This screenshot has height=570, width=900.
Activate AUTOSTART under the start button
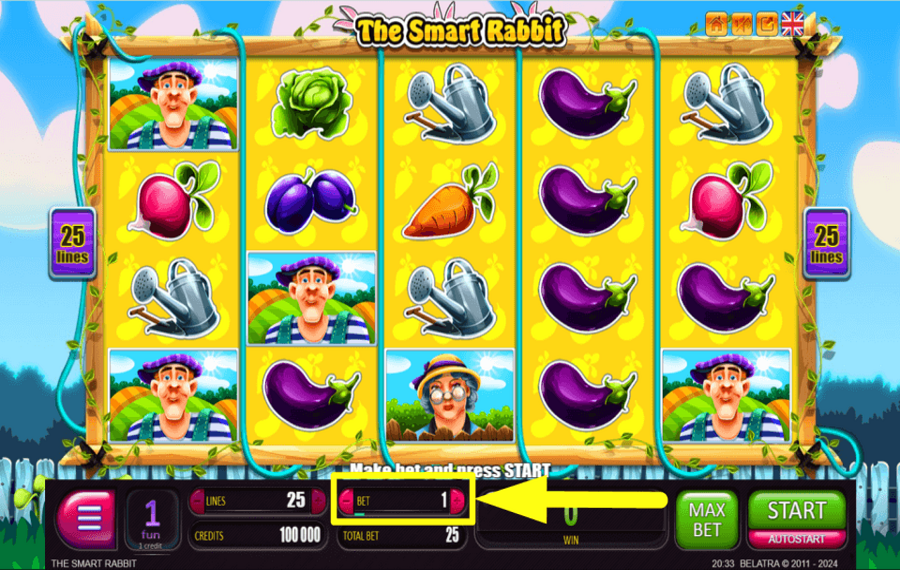point(796,538)
